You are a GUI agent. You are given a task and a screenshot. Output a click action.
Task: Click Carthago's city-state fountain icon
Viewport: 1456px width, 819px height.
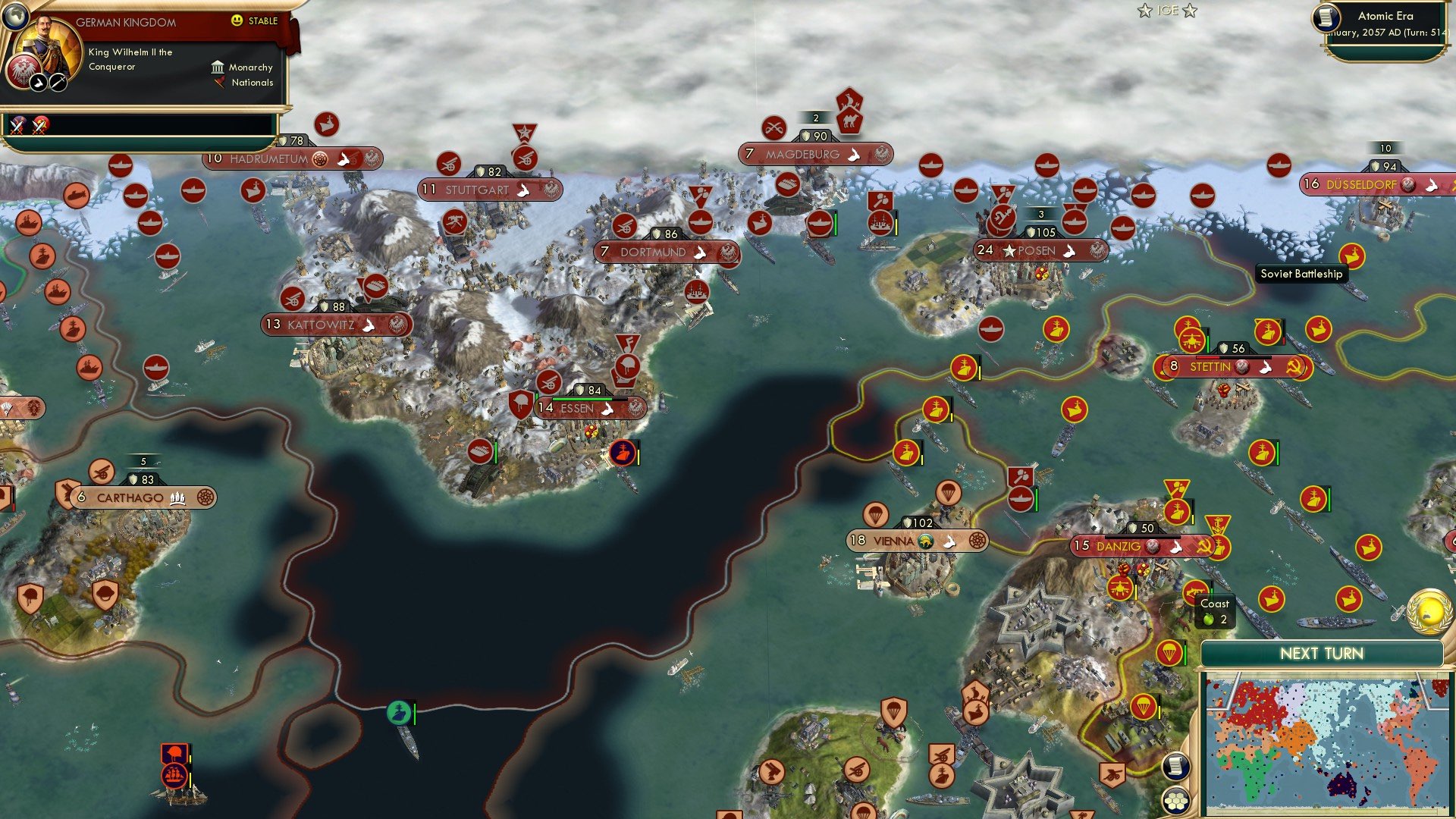click(178, 497)
